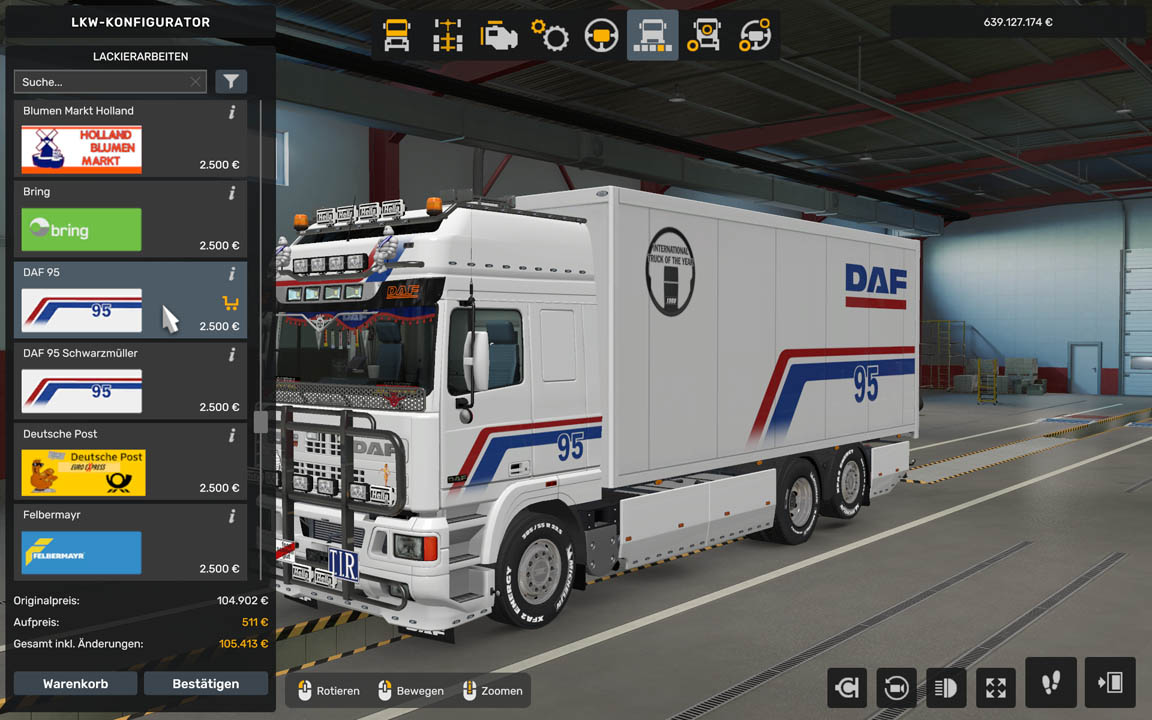Show info for the Bring paint job
Viewport: 1152px width, 720px height.
[232, 193]
